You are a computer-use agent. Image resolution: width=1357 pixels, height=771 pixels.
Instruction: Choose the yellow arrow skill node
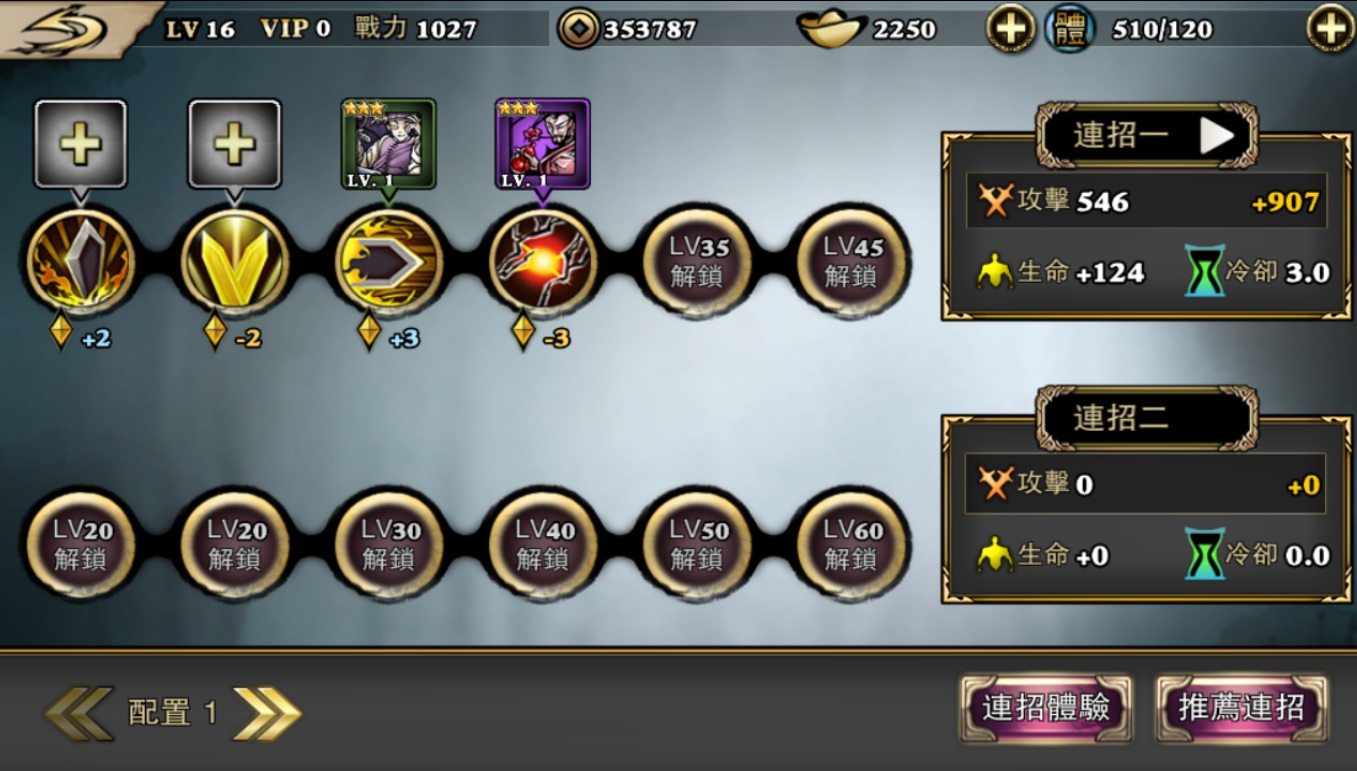click(x=389, y=262)
